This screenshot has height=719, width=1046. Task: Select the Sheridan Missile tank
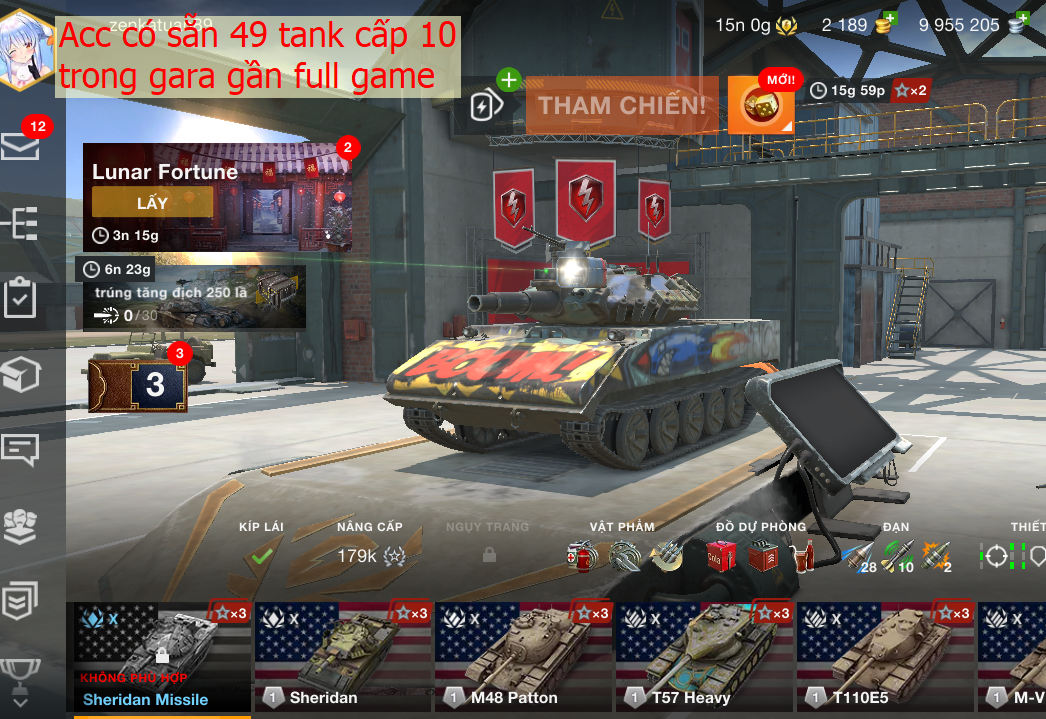pos(160,655)
